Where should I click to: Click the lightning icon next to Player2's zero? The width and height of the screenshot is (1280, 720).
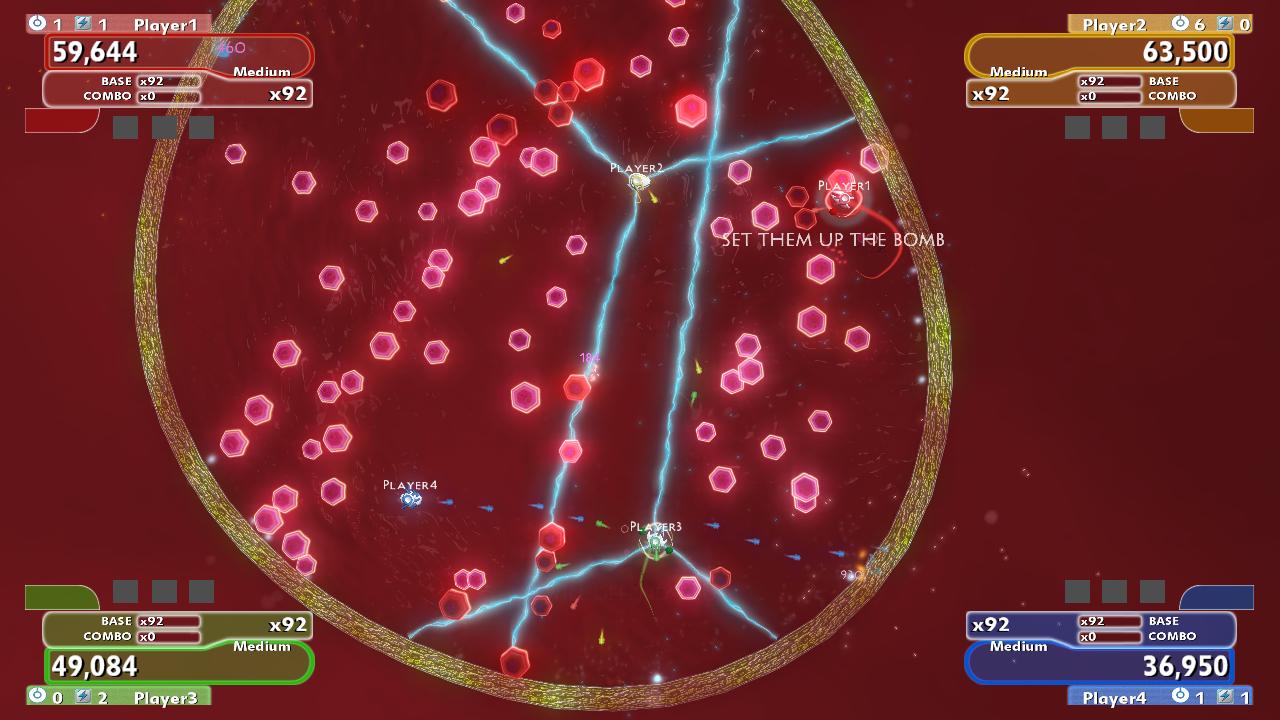[1226, 23]
